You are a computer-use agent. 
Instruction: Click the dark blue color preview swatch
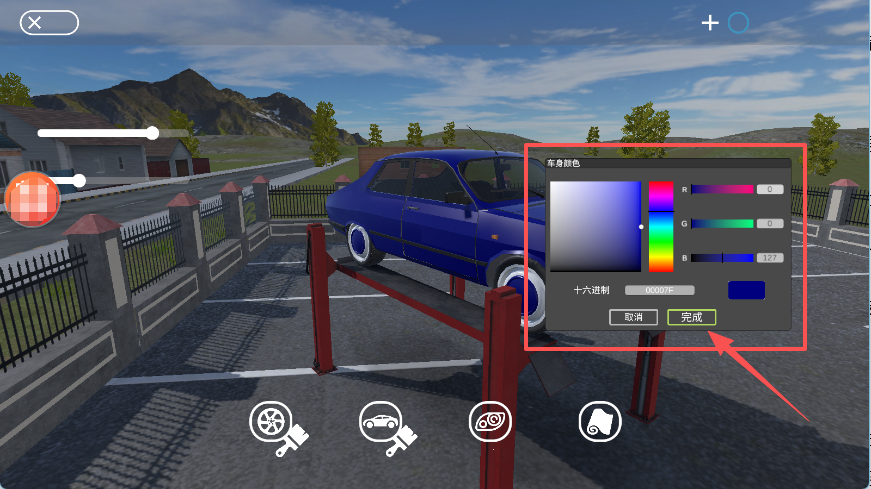(746, 290)
